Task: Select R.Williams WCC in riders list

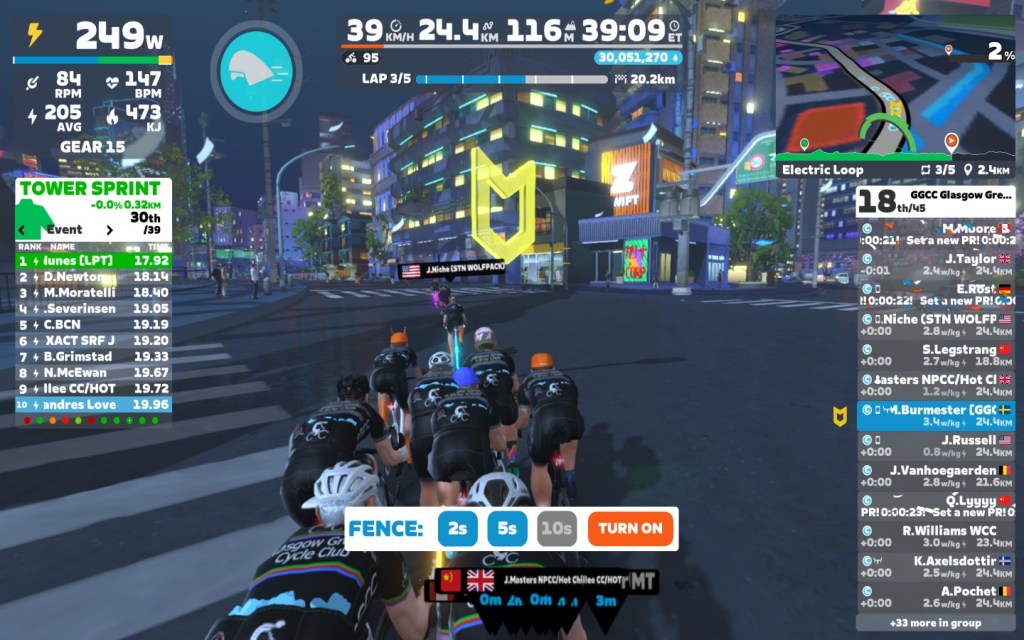Action: (x=936, y=537)
